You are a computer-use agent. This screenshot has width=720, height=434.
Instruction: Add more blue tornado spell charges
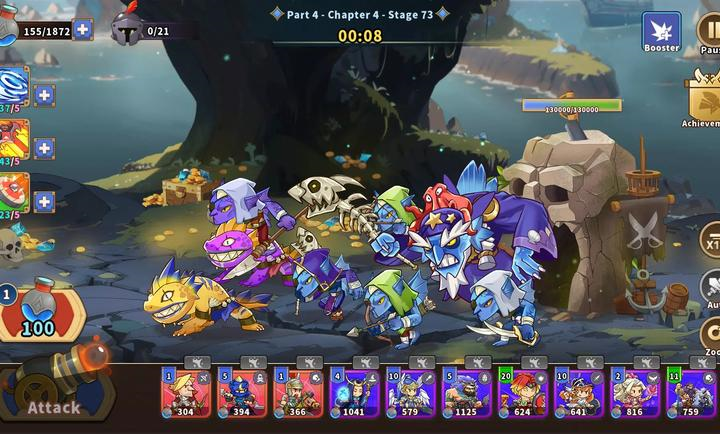pyautogui.click(x=44, y=96)
